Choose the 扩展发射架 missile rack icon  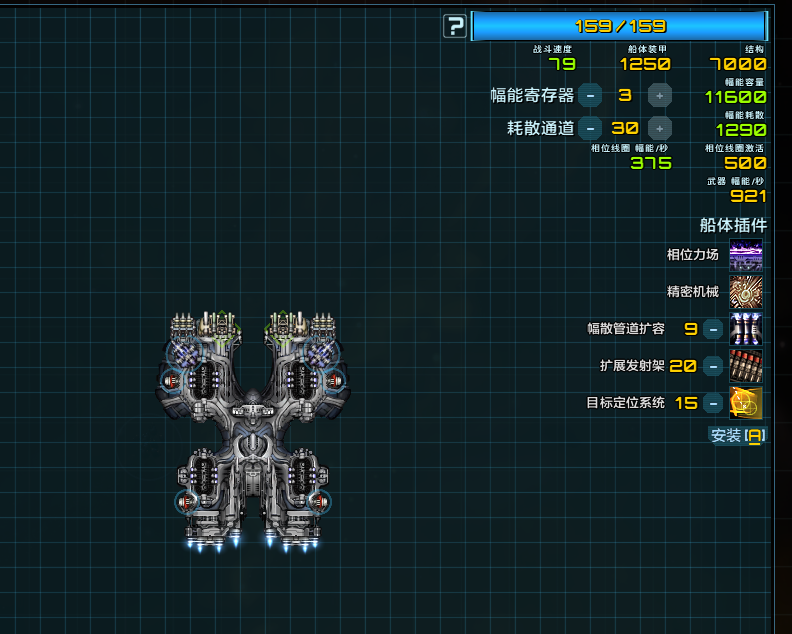point(745,366)
